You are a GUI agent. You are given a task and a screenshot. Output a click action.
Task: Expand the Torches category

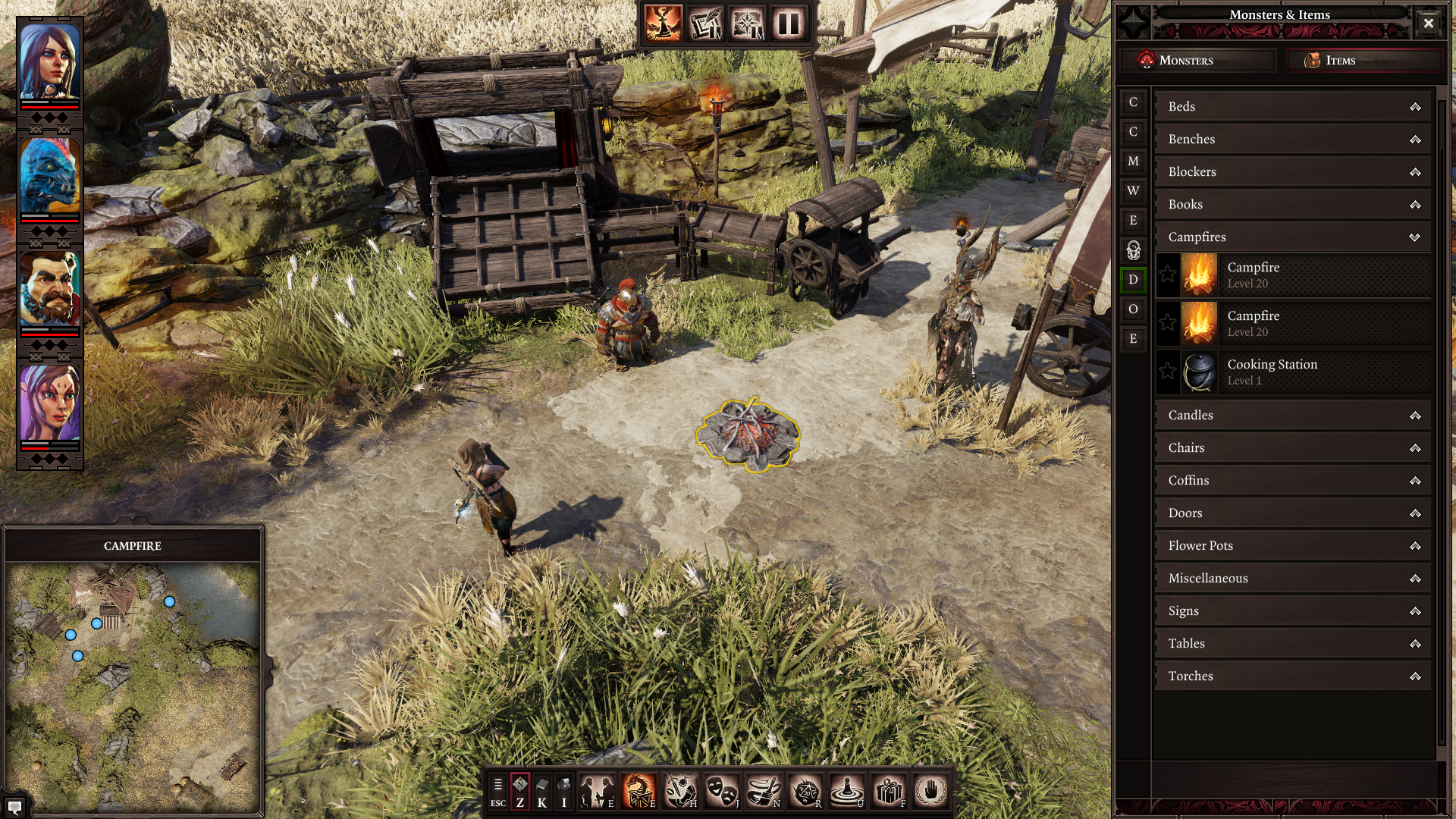point(1292,676)
